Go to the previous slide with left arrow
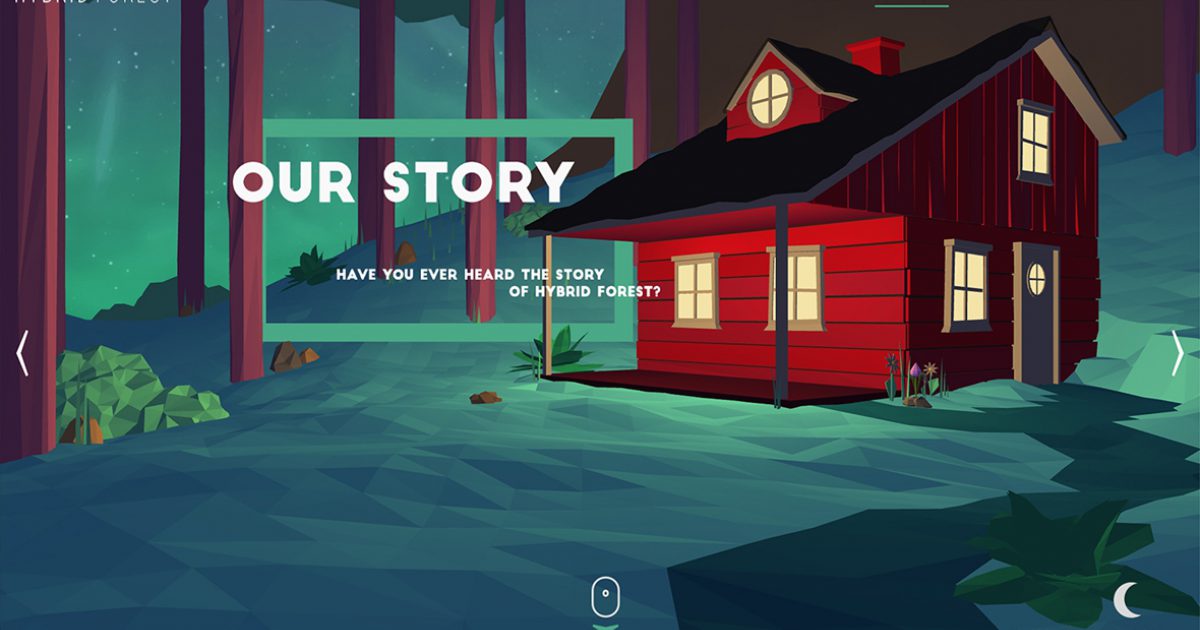The height and width of the screenshot is (630, 1200). click(22, 354)
